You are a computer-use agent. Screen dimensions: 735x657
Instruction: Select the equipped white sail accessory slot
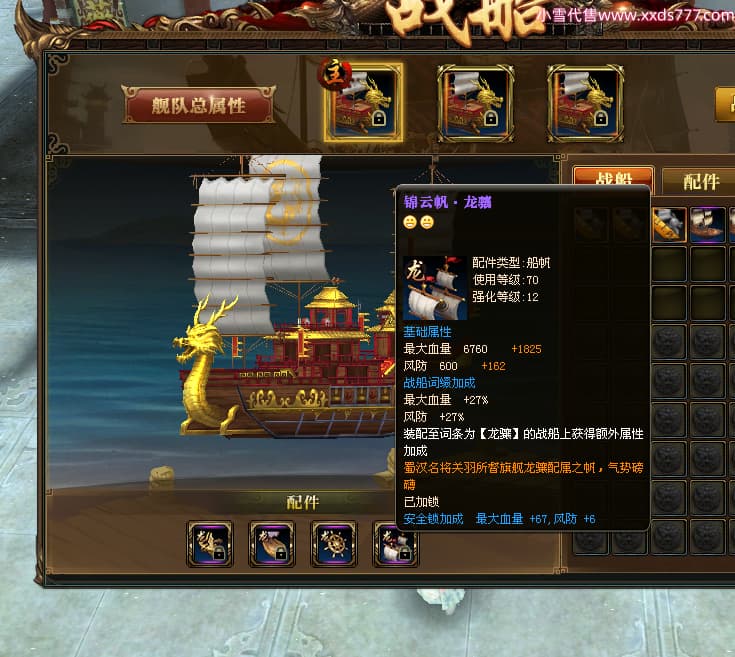coord(394,544)
